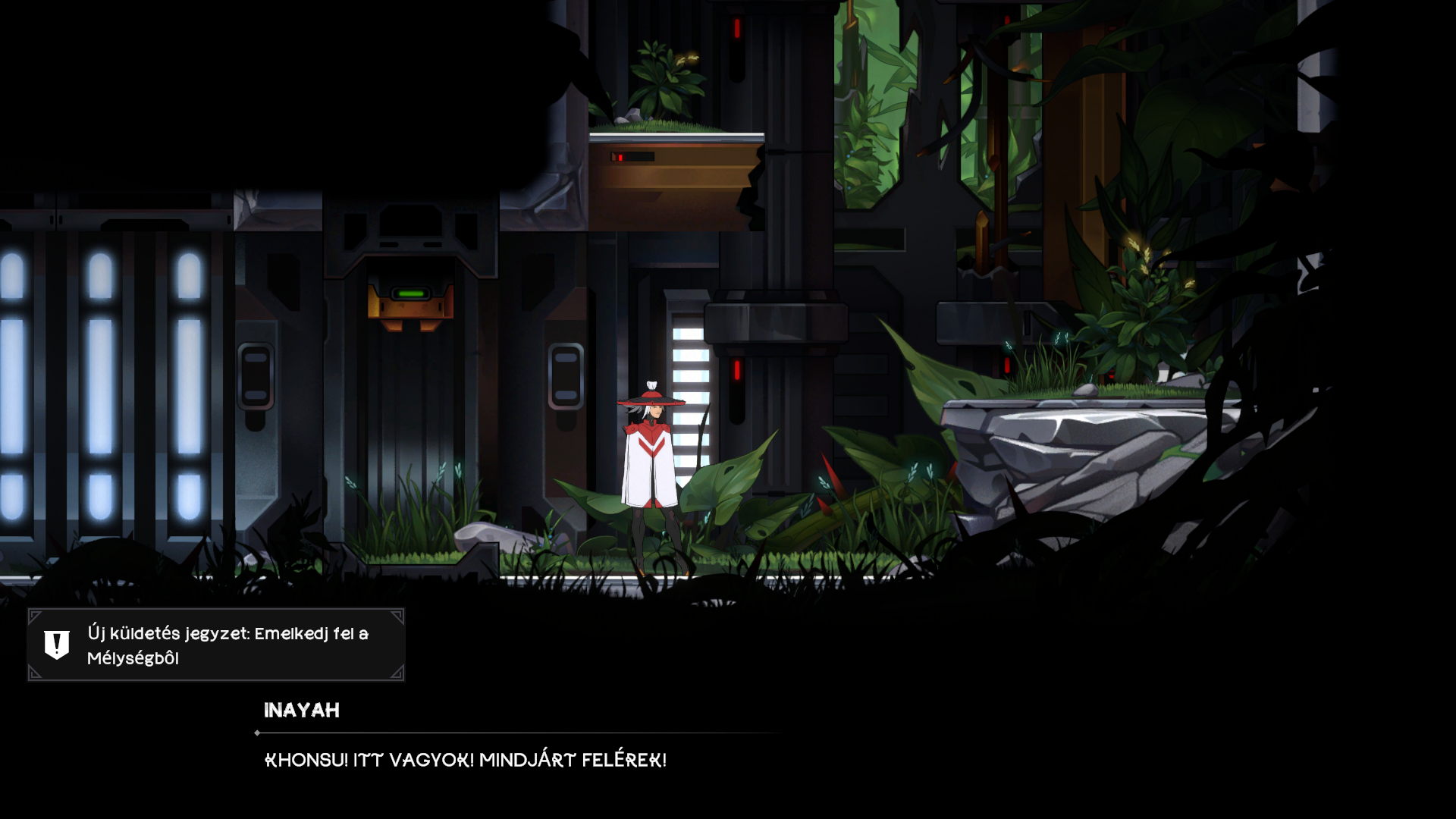
Task: Open the new quest note notification
Action: pyautogui.click(x=227, y=645)
